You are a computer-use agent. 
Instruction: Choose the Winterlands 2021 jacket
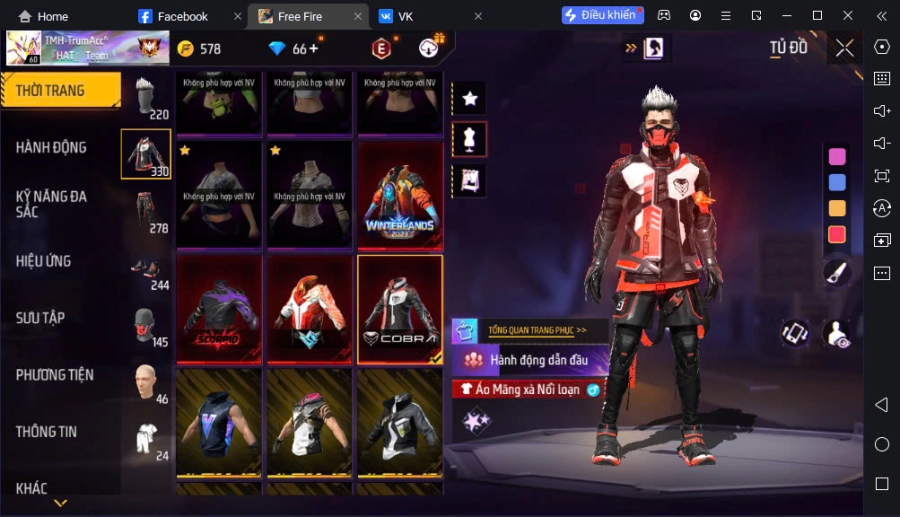(x=399, y=195)
